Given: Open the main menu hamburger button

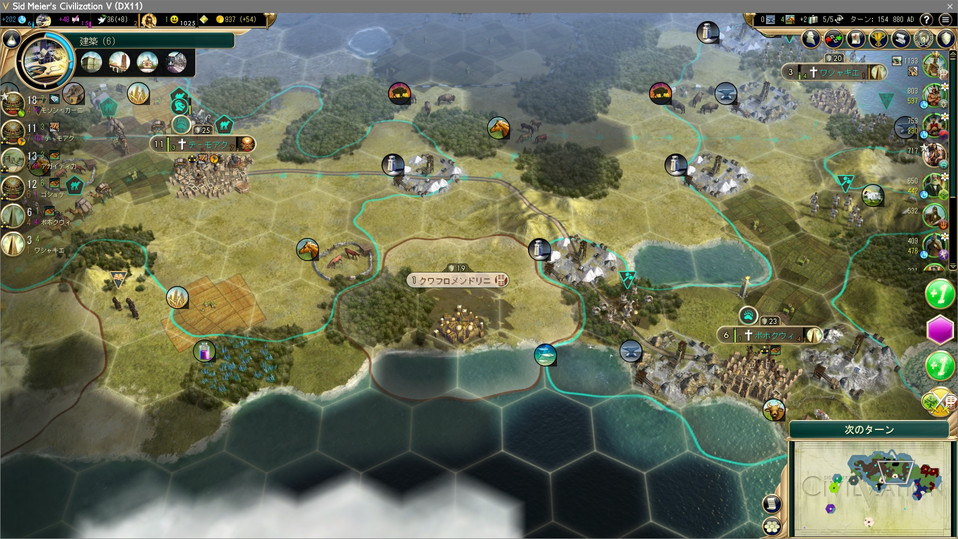Looking at the screenshot, I should tap(945, 19).
